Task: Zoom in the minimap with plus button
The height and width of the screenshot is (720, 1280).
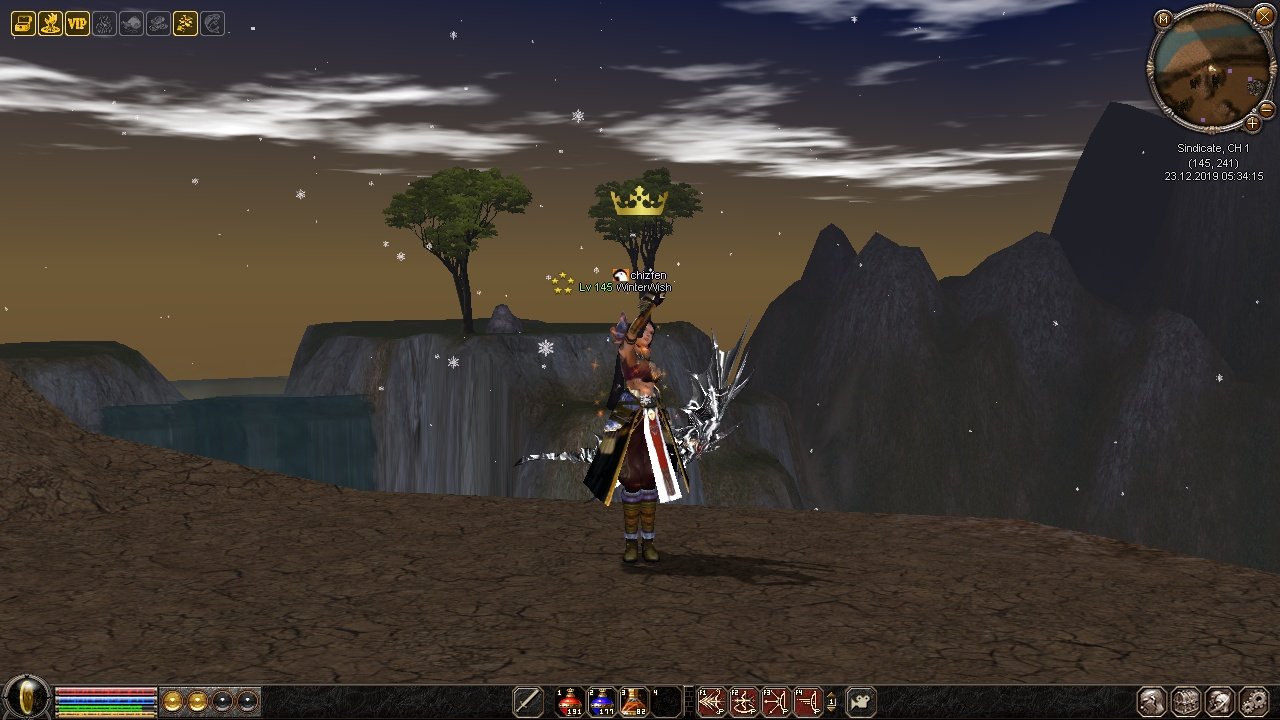Action: 1252,124
